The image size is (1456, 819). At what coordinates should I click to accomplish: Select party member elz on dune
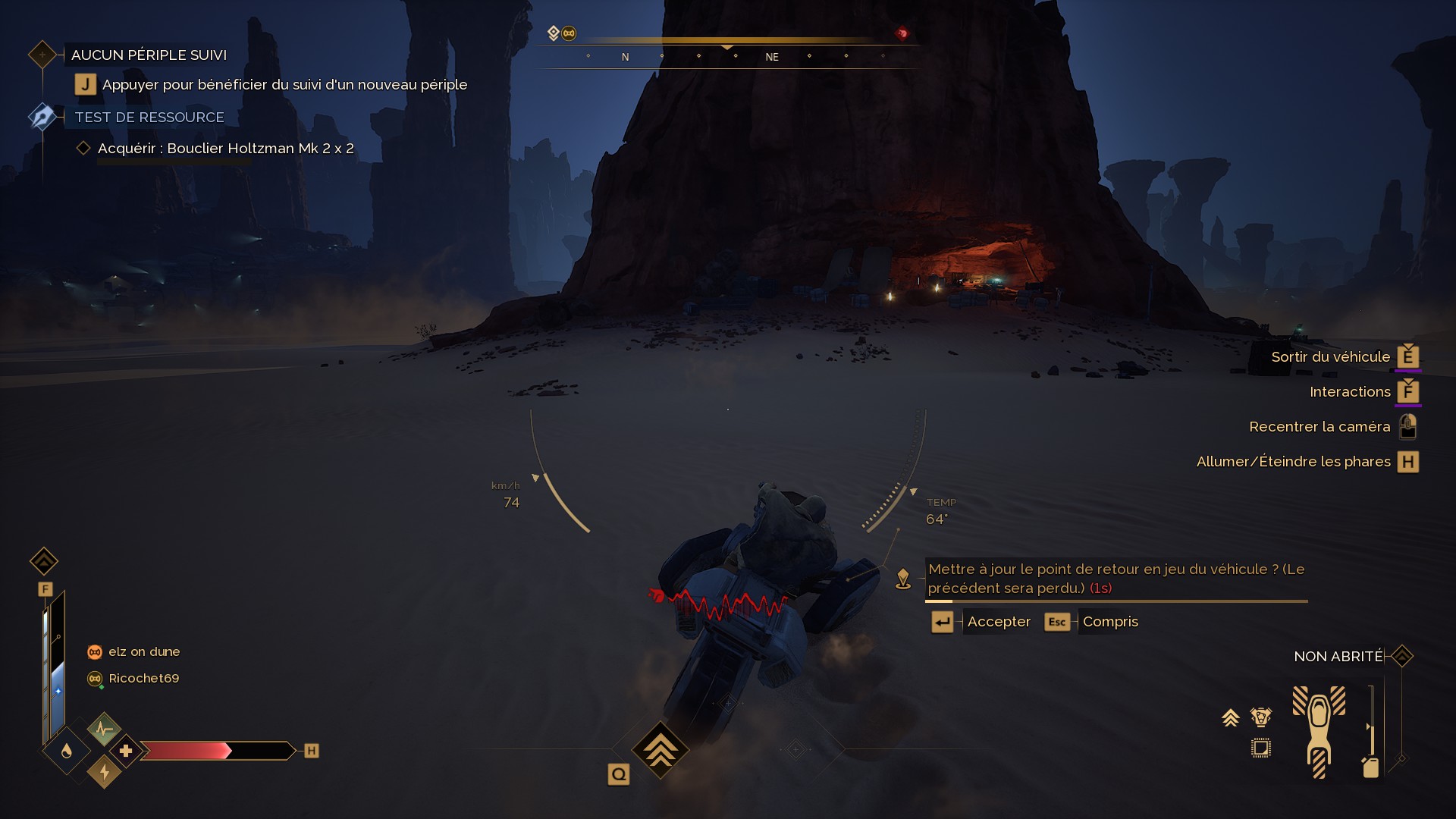tap(143, 652)
